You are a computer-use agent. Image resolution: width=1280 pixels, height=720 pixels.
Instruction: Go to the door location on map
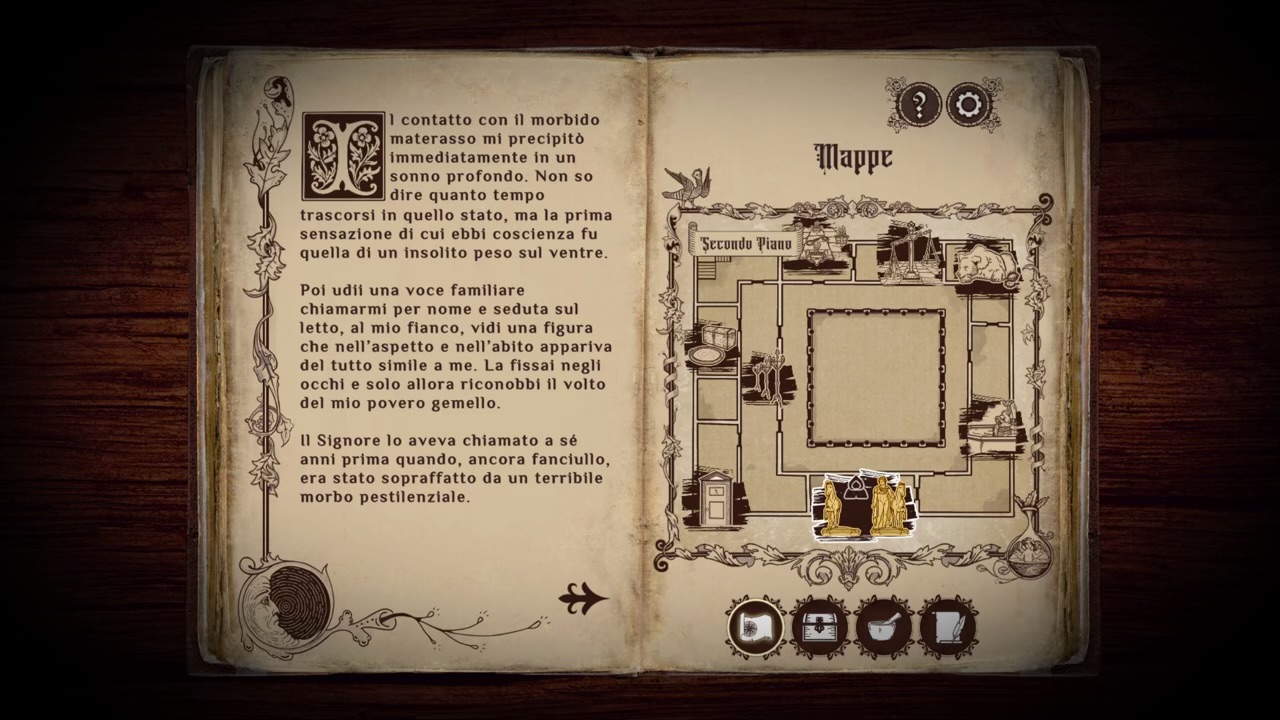pyautogui.click(x=716, y=499)
